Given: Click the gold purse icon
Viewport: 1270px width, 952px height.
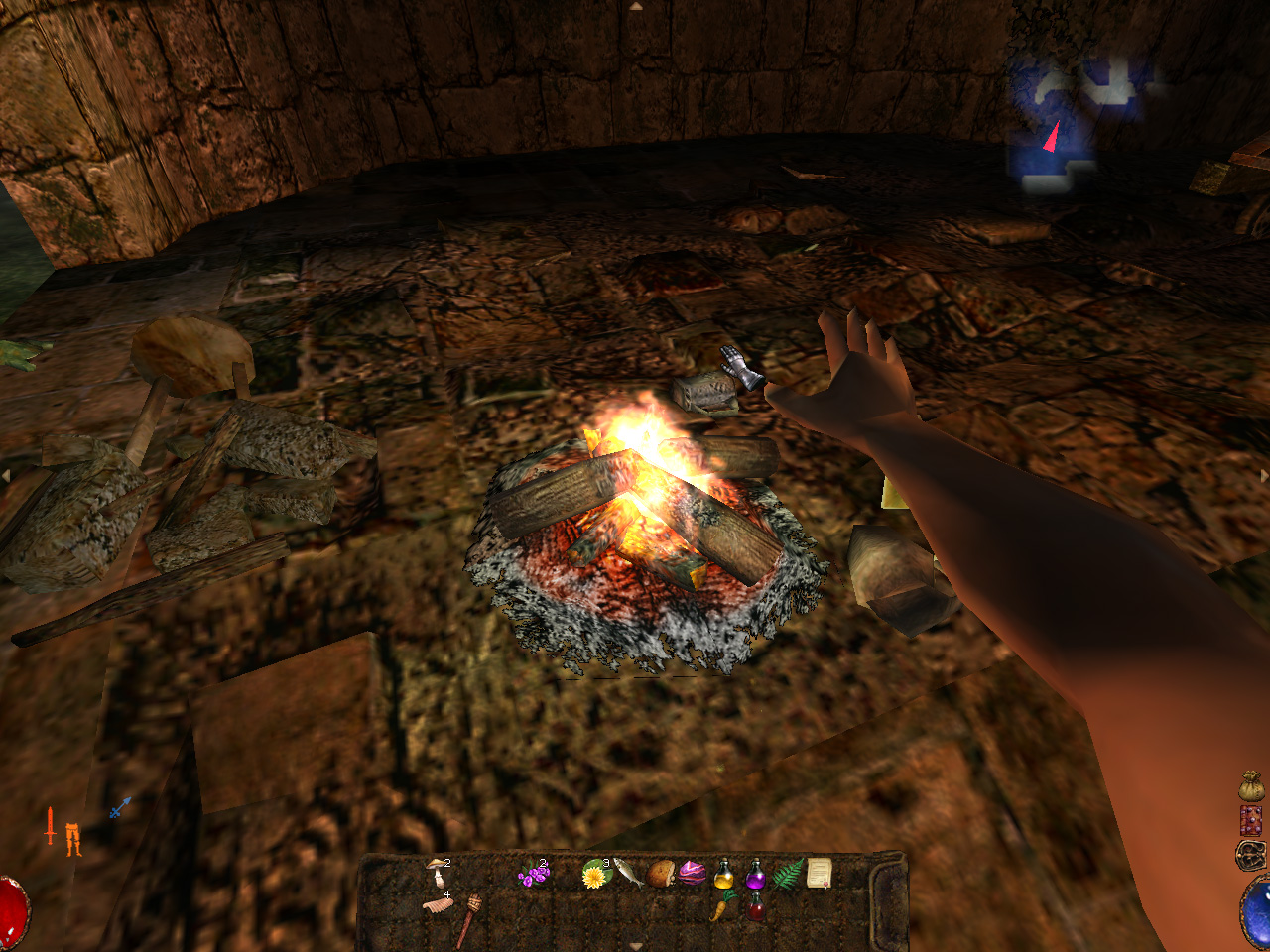Looking at the screenshot, I should click(x=1251, y=786).
